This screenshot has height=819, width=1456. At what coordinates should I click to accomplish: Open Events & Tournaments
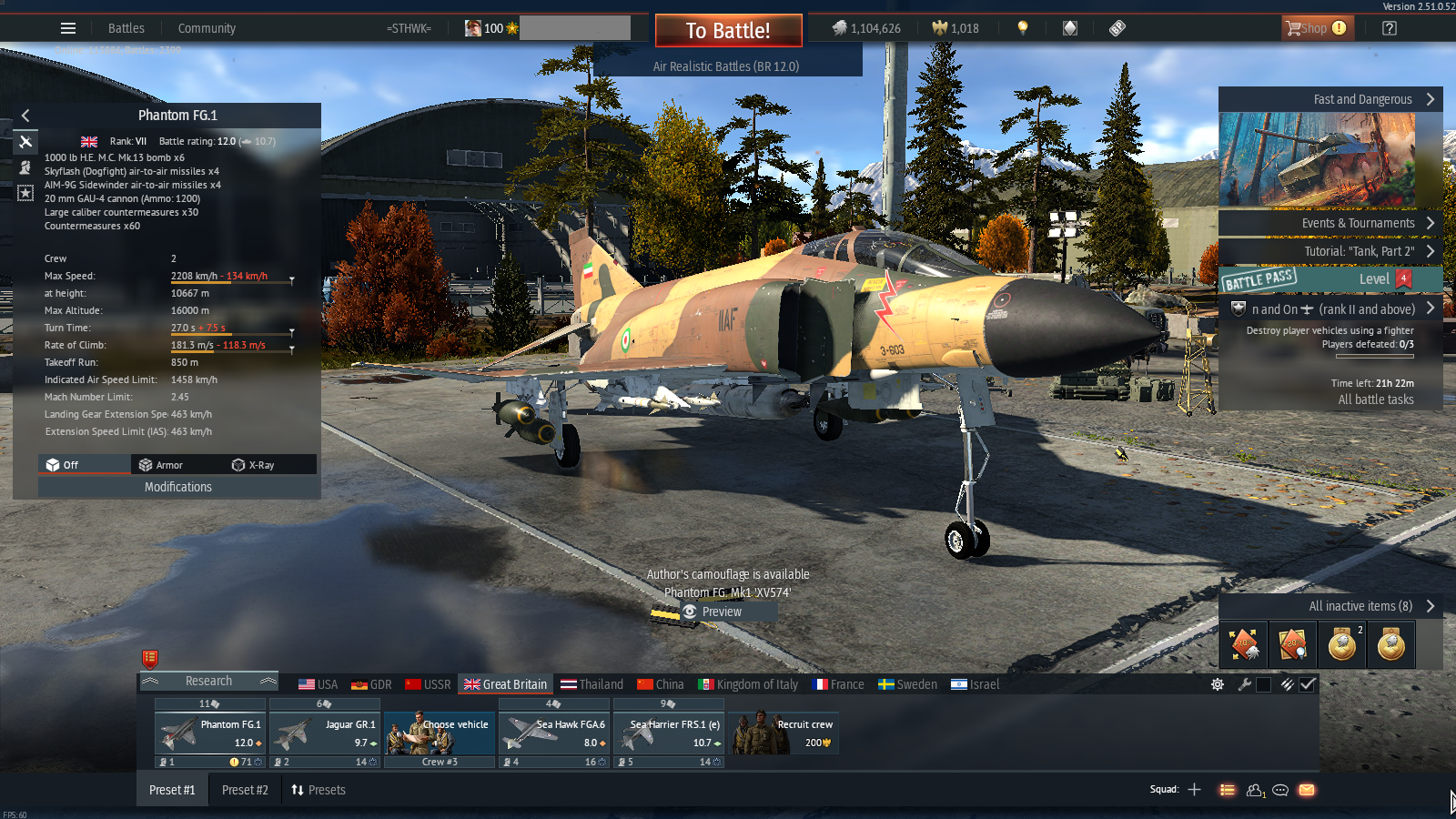click(1358, 223)
